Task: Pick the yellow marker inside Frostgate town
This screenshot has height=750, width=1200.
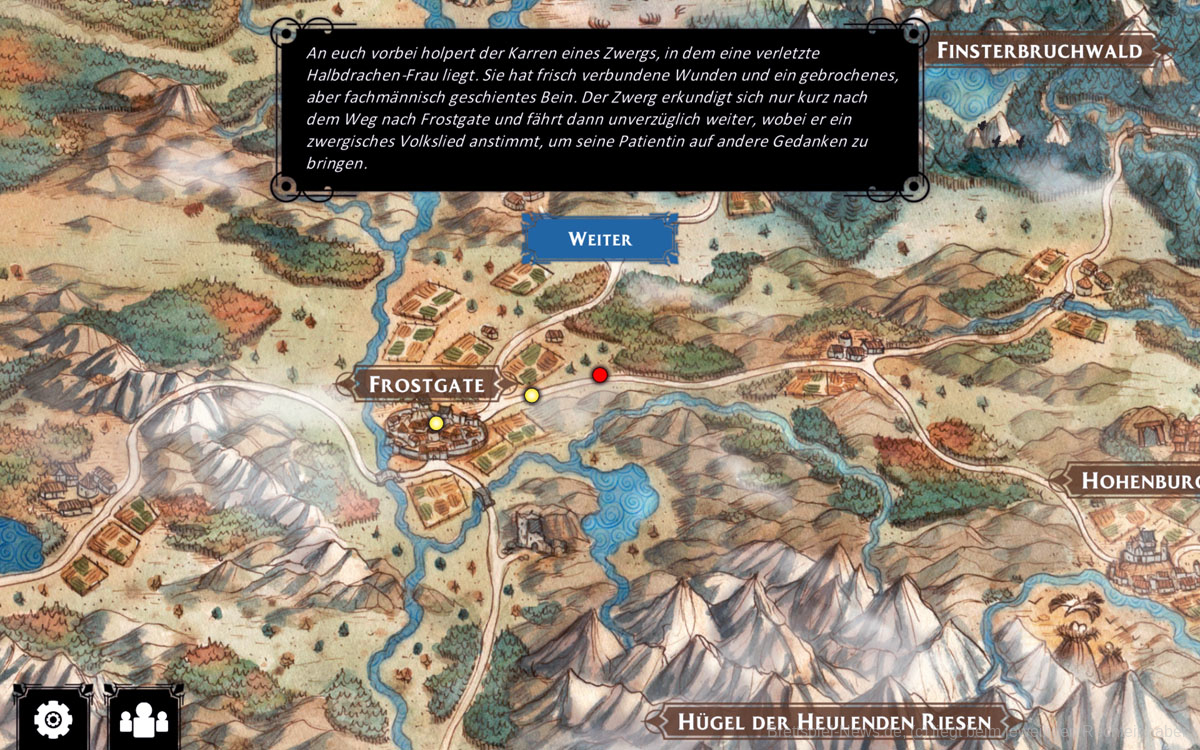Action: 436,424
